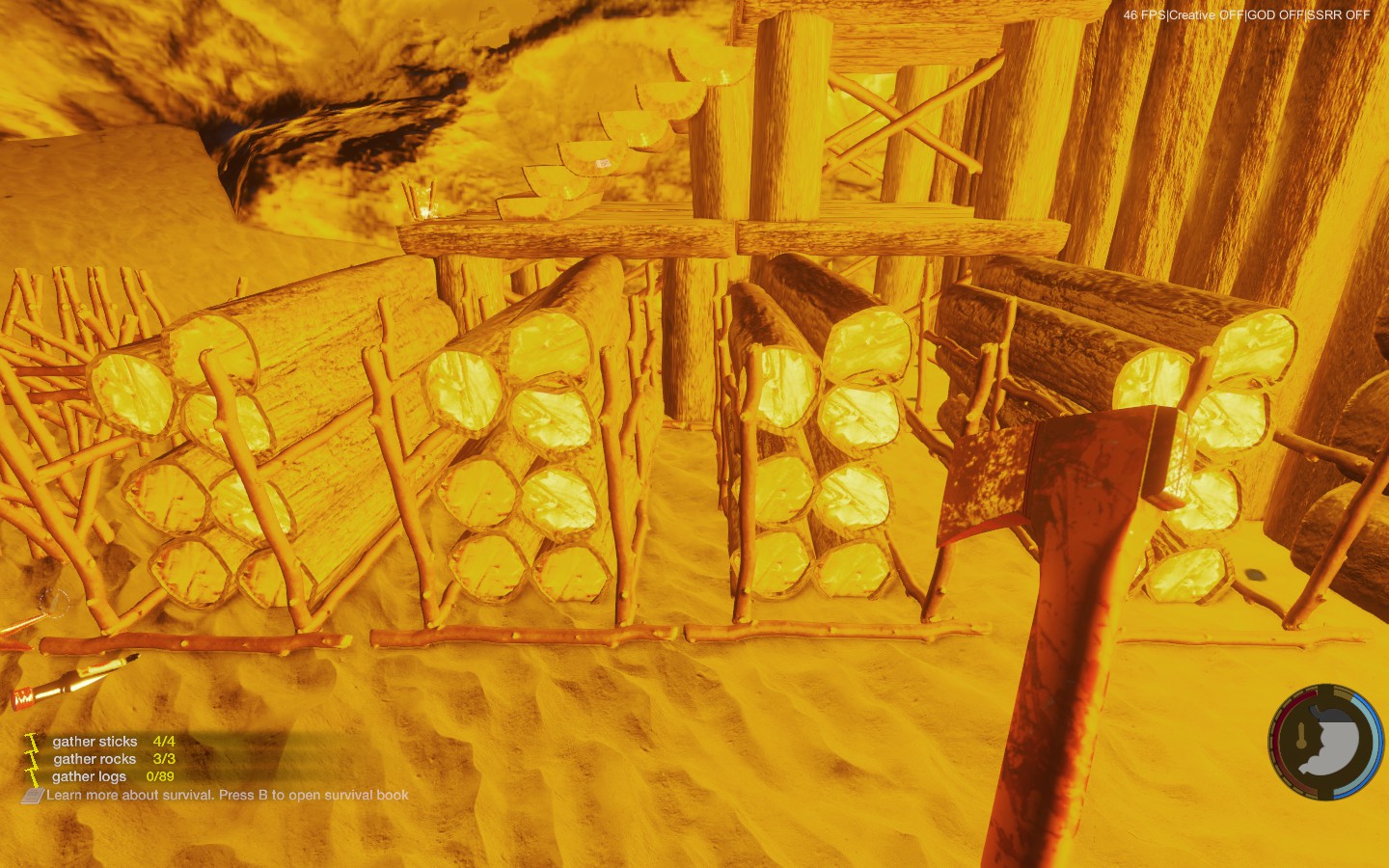The height and width of the screenshot is (868, 1389).
Task: Select the gather logs objective
Action: (89, 776)
